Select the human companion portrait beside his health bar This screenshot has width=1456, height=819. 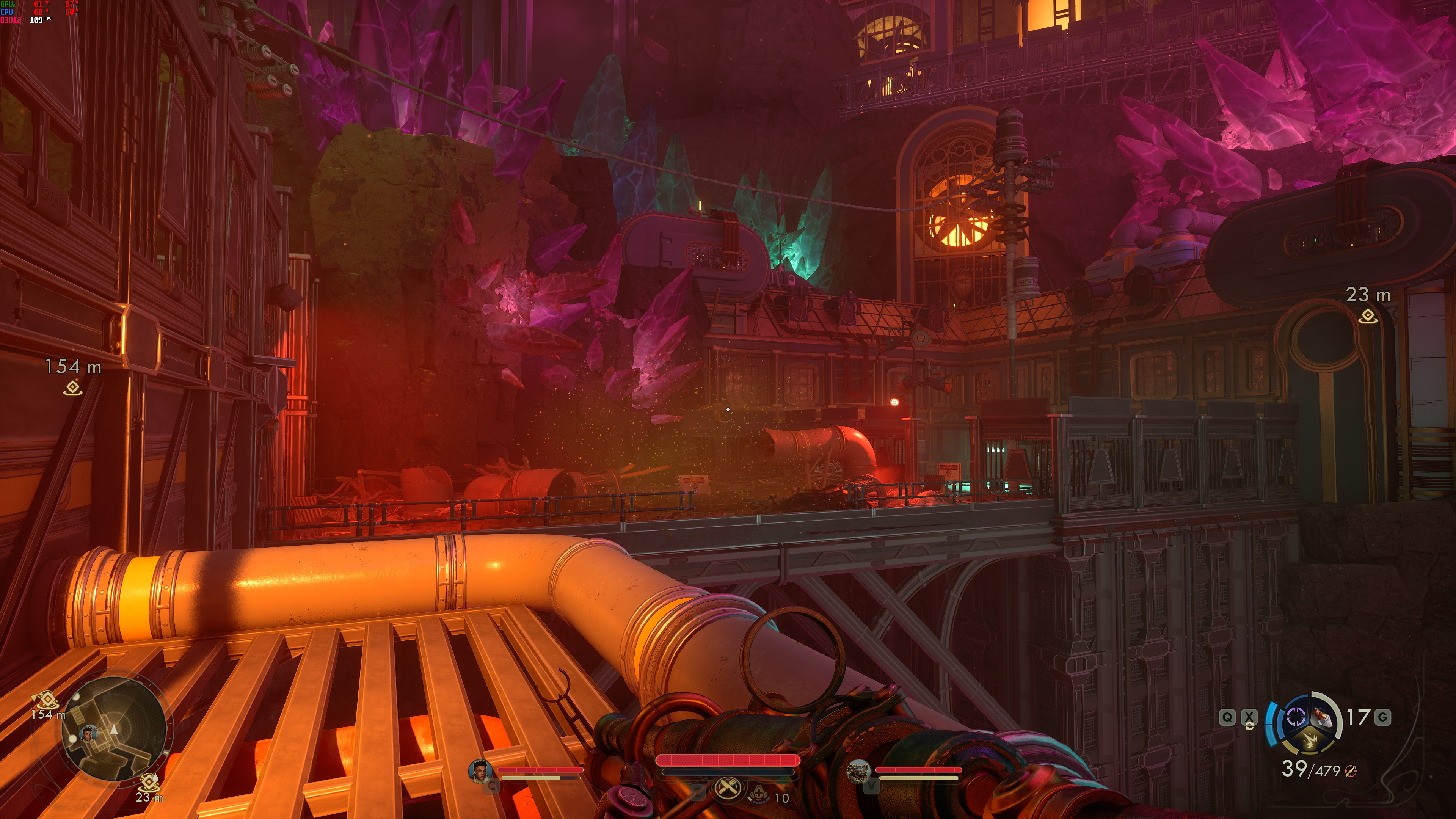click(x=480, y=771)
